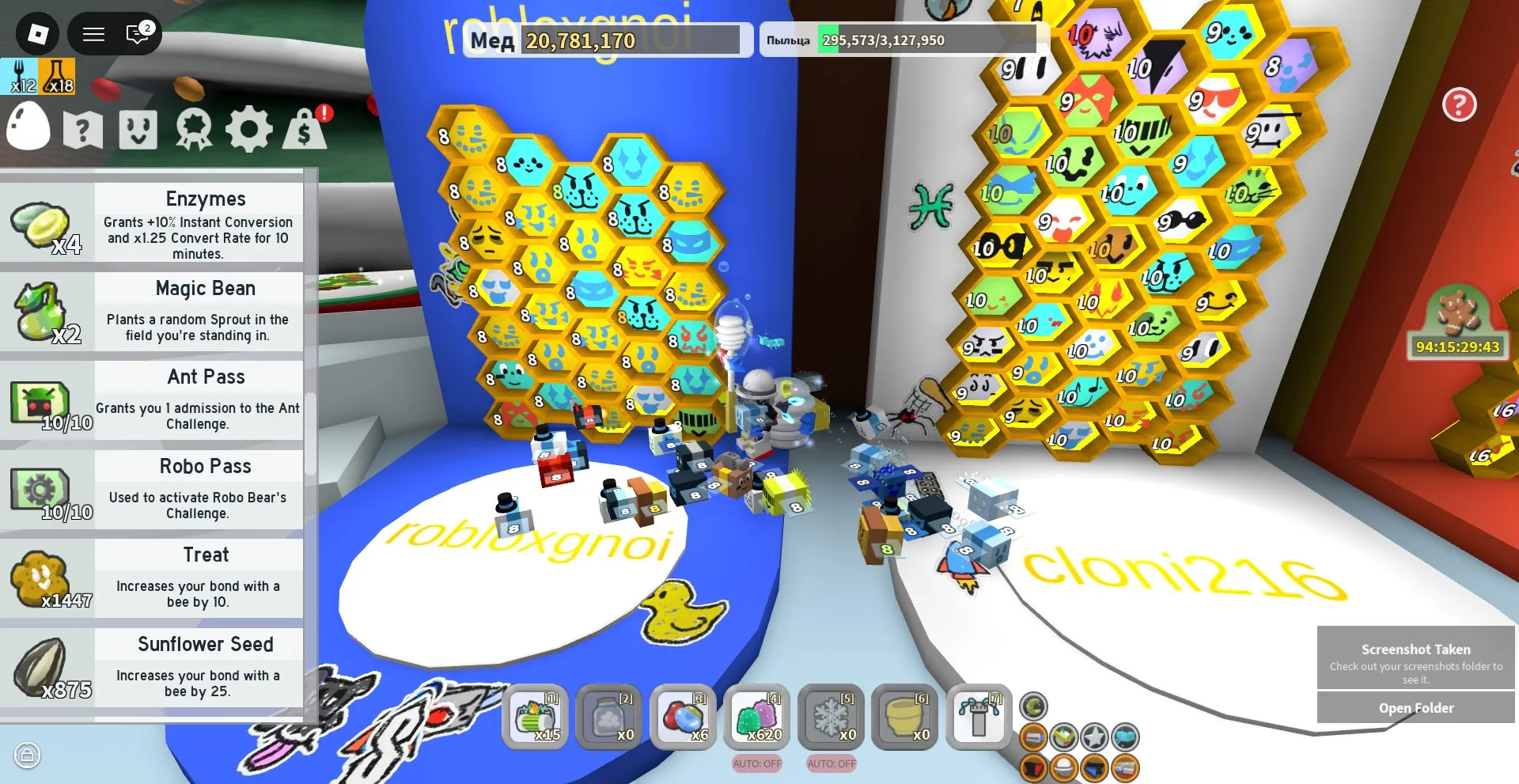
Task: Click the star amulet circle icon
Action: pos(1095,737)
